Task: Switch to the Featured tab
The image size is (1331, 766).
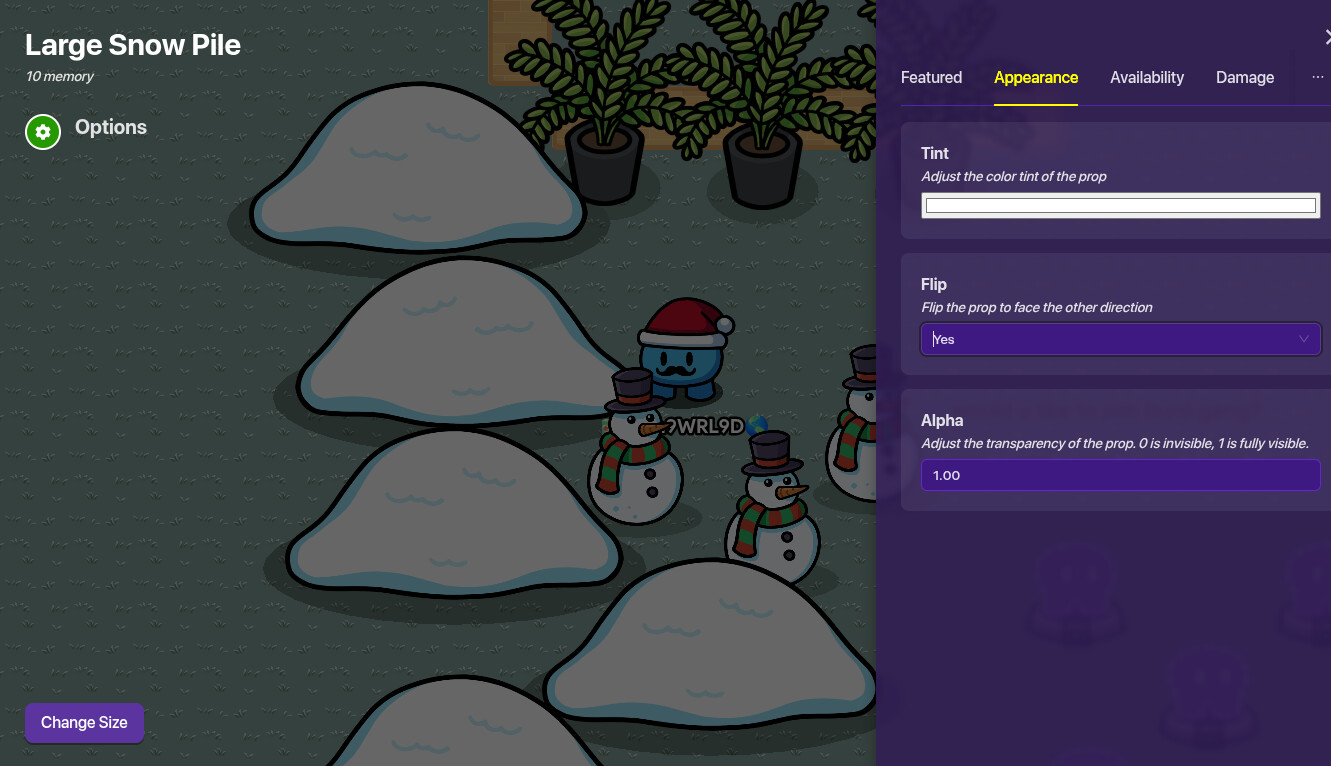Action: click(931, 77)
